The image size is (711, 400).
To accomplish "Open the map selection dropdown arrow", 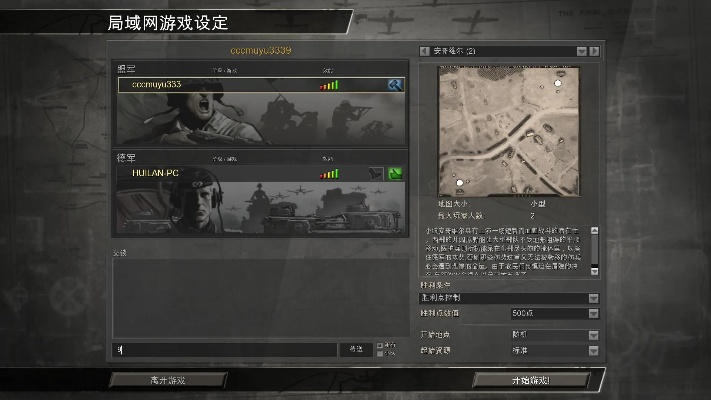I will (x=580, y=51).
